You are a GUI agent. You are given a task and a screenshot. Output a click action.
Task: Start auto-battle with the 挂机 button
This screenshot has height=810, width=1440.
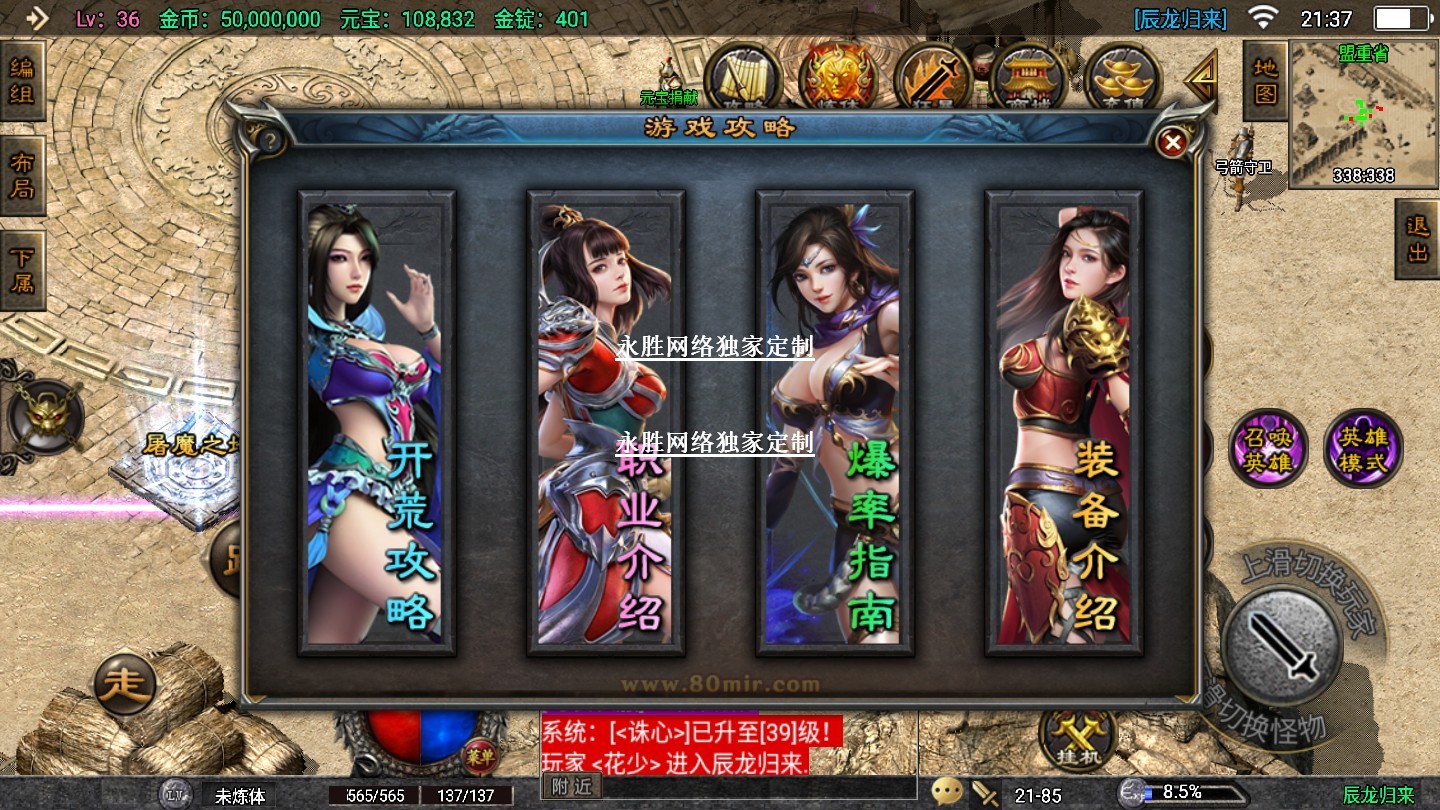(x=1077, y=737)
